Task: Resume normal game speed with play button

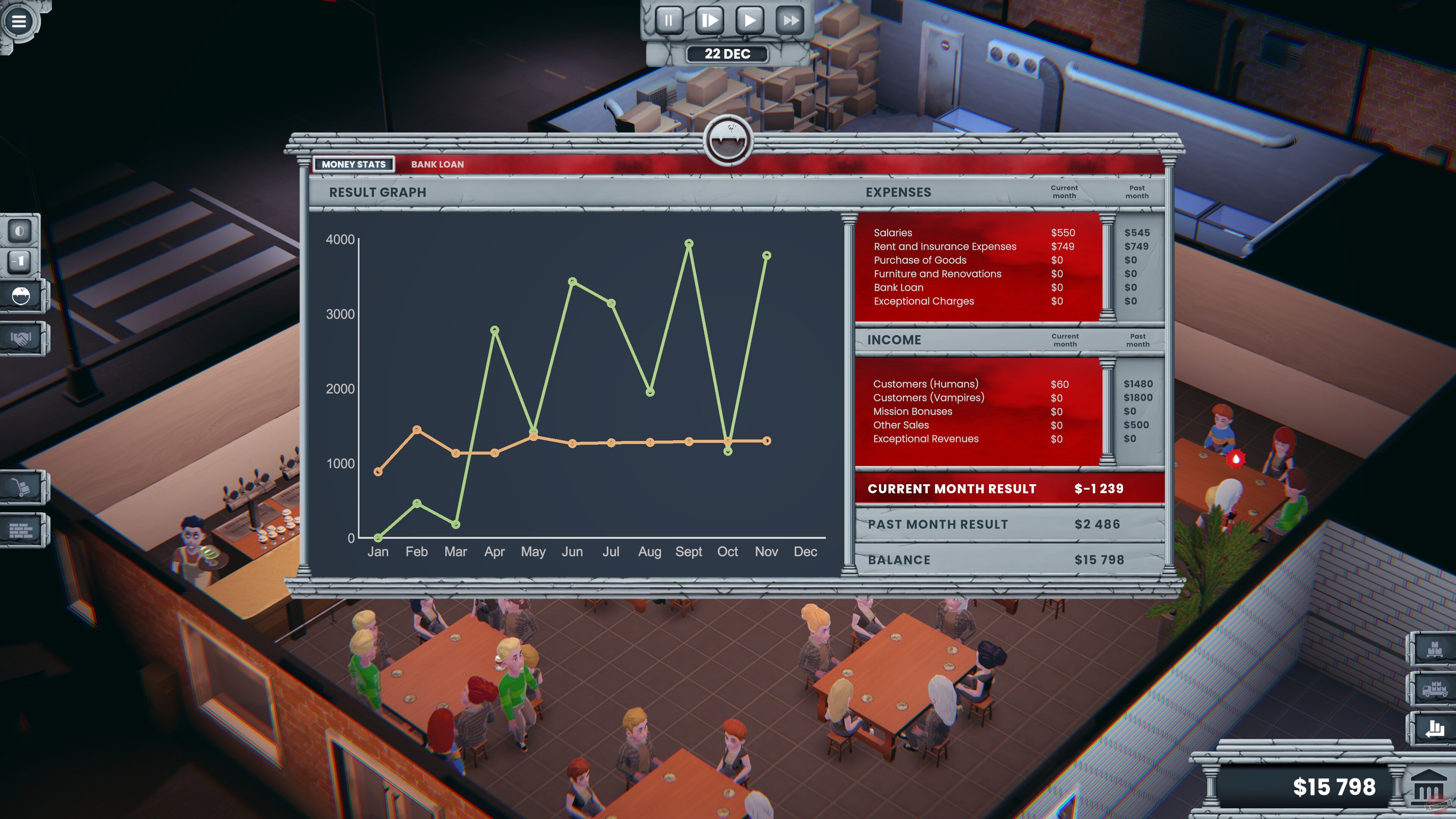Action: click(751, 20)
